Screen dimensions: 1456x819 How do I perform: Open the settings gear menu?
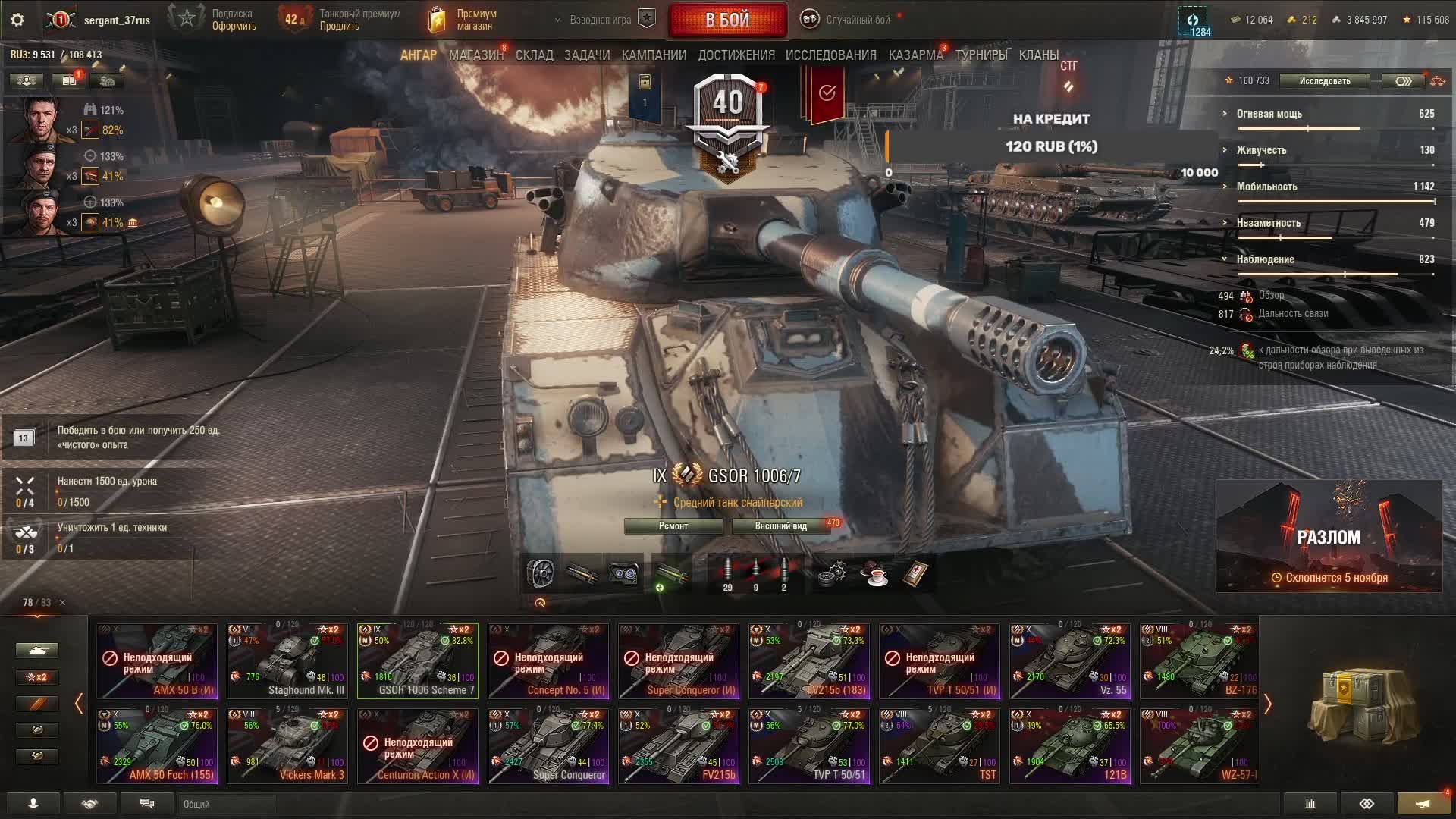point(17,20)
